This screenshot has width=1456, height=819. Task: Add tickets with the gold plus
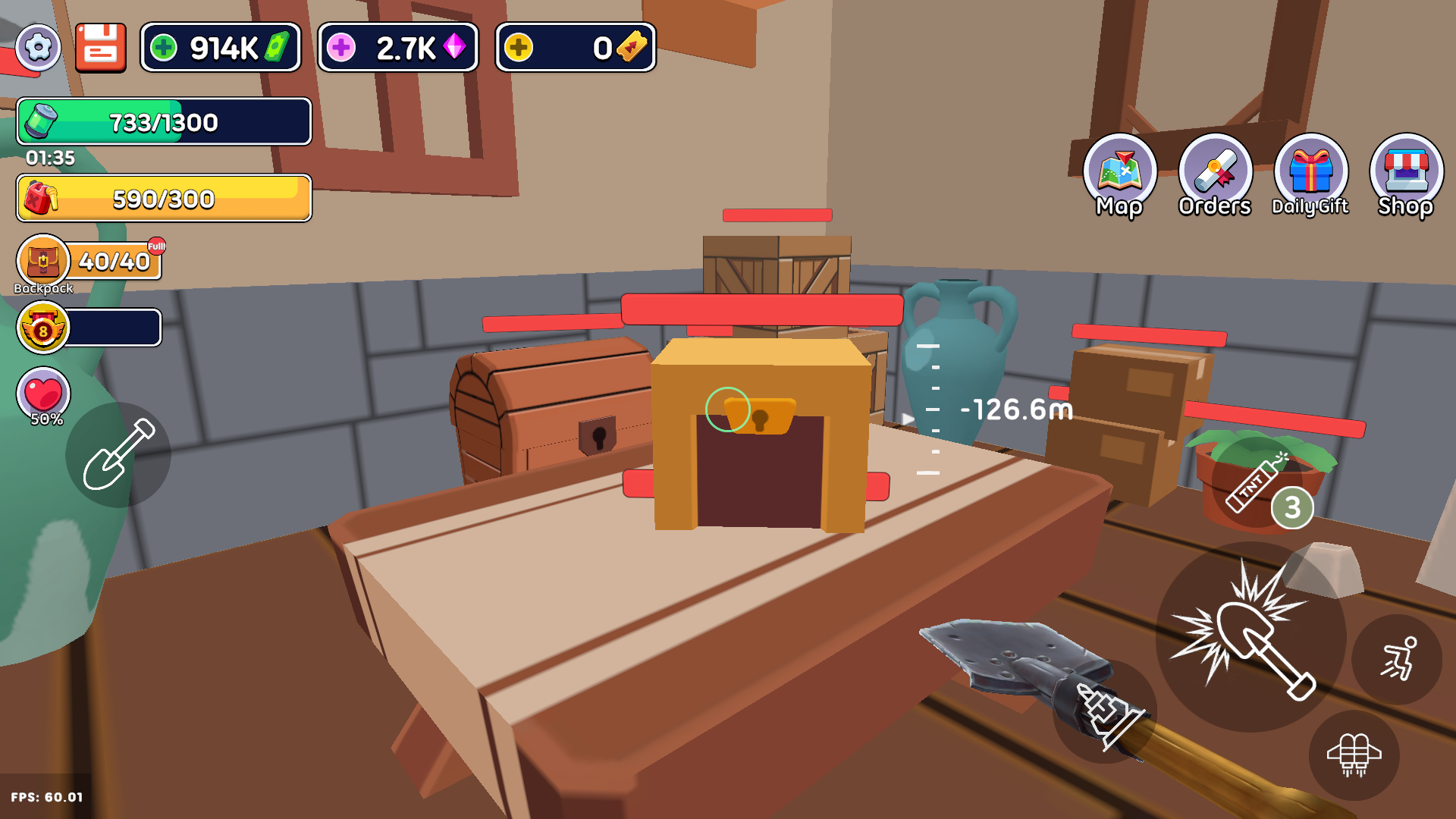519,47
